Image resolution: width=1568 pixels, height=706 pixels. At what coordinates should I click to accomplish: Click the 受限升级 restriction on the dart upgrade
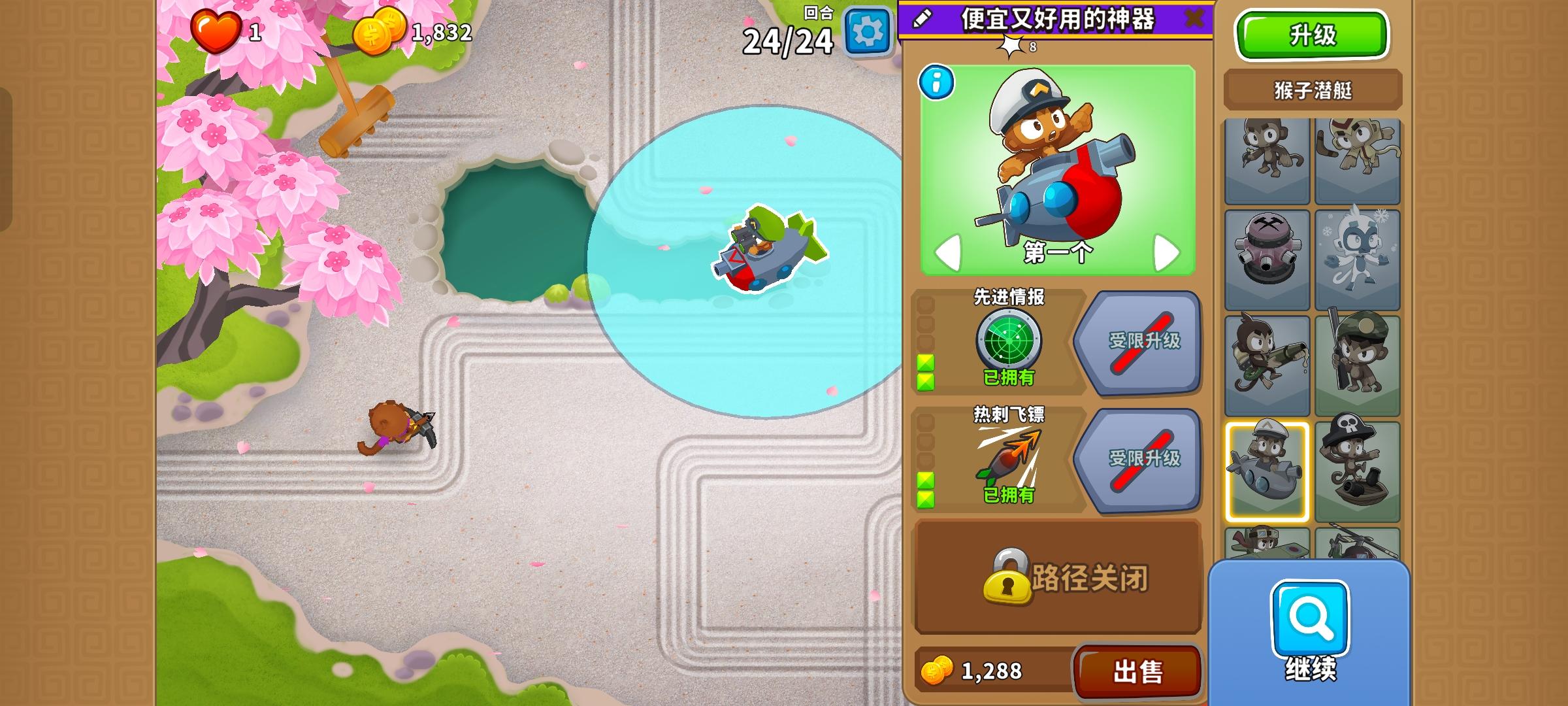click(x=1146, y=461)
